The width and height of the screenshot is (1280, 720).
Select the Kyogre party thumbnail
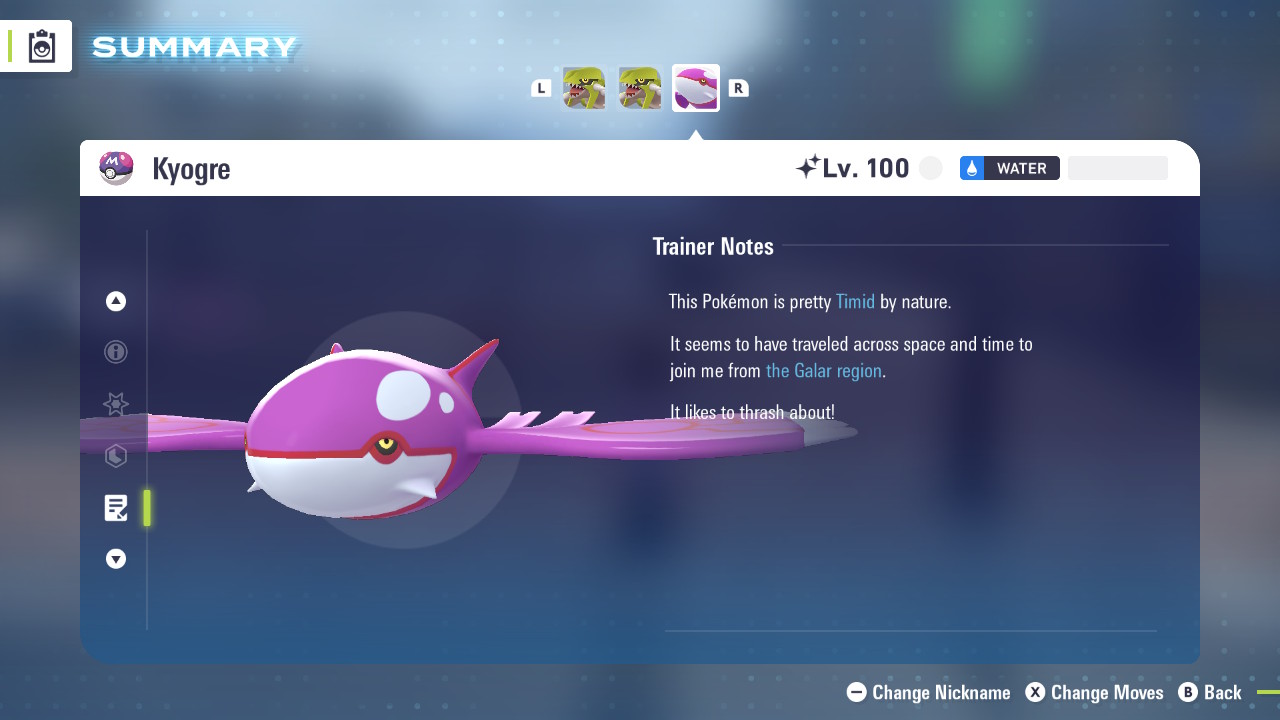tap(695, 88)
